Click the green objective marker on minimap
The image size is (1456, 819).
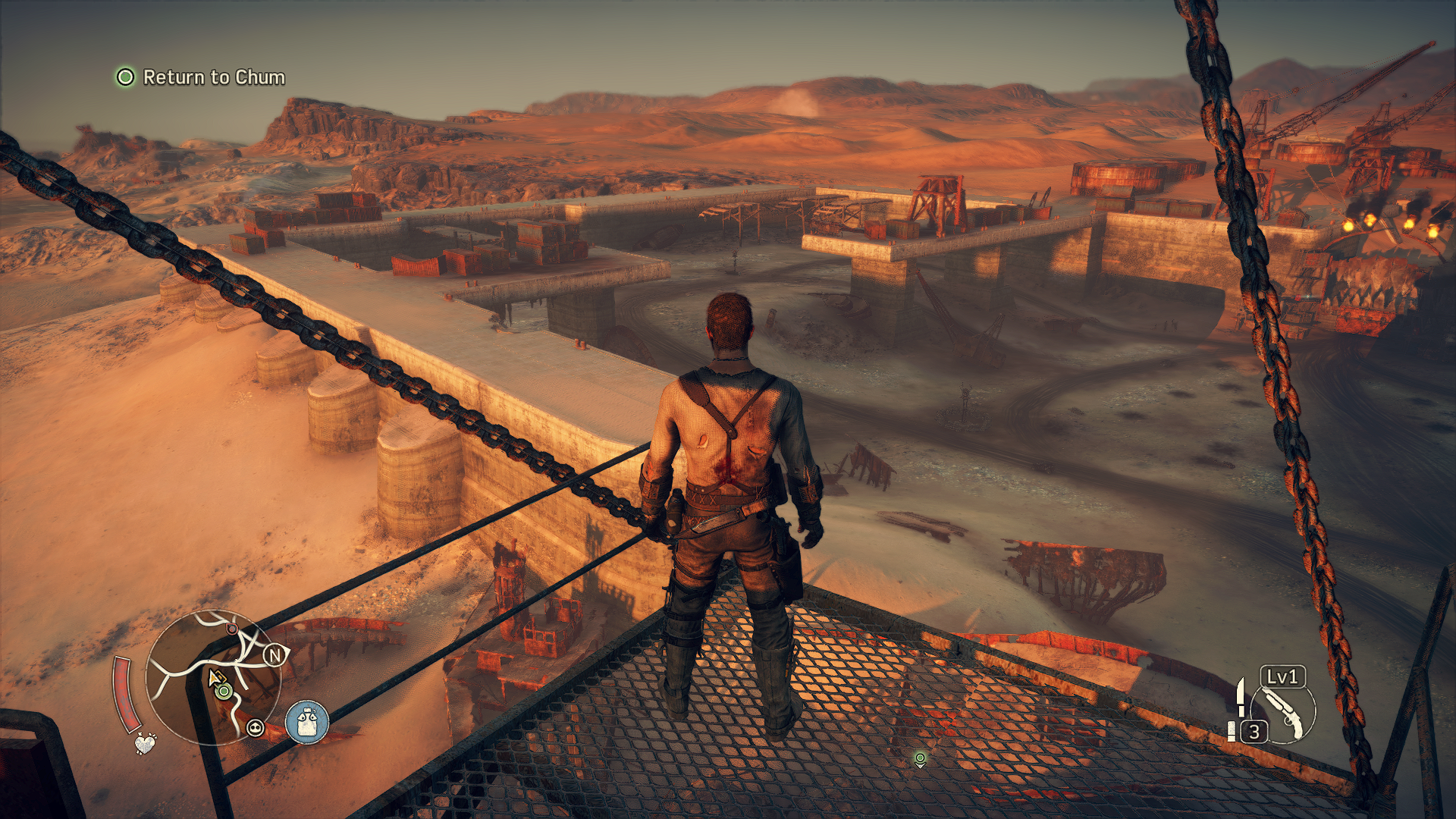point(224,691)
